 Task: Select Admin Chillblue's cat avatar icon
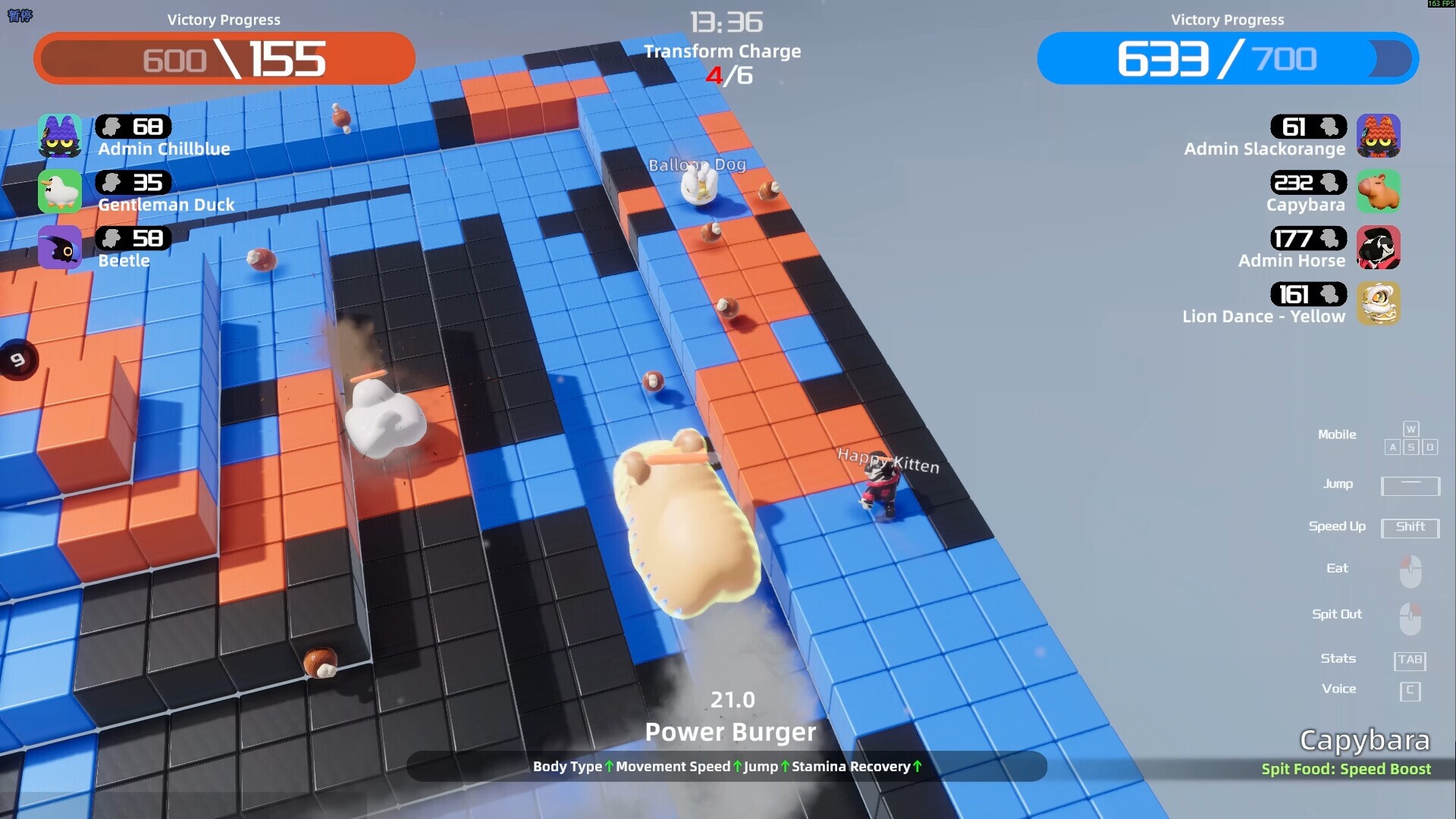[60, 136]
